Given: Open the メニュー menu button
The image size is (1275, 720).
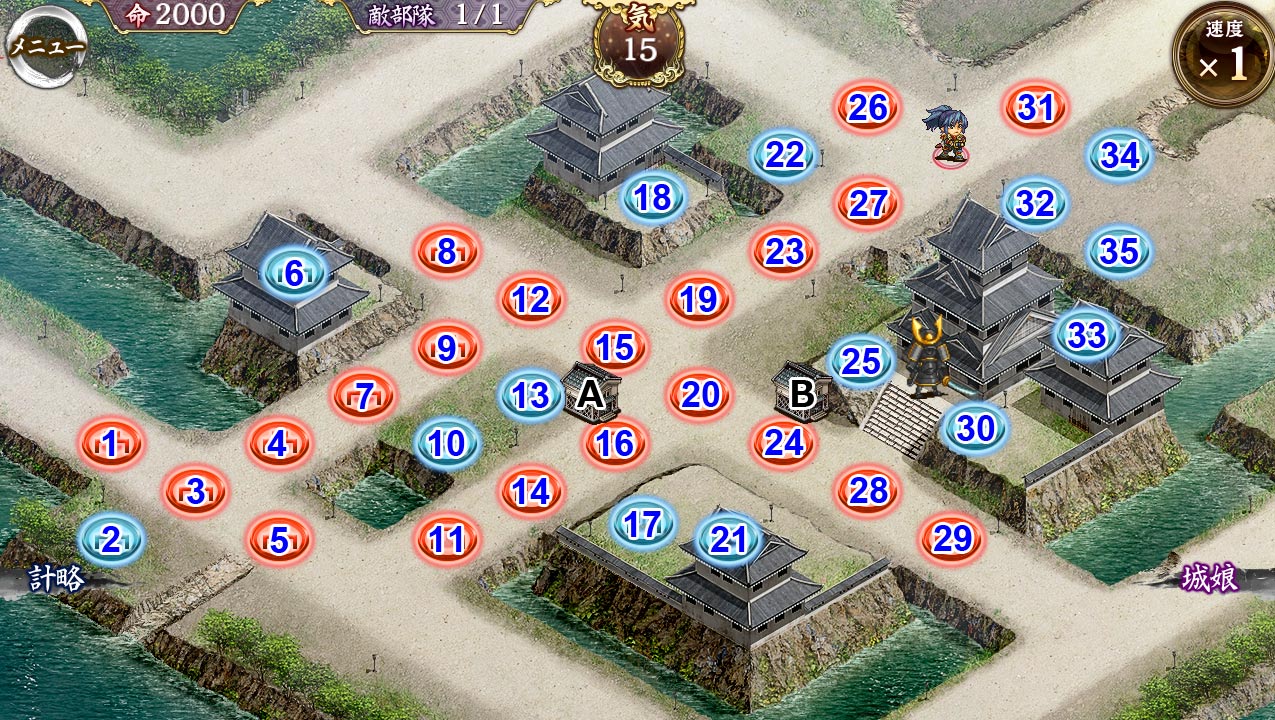Looking at the screenshot, I should (46, 48).
